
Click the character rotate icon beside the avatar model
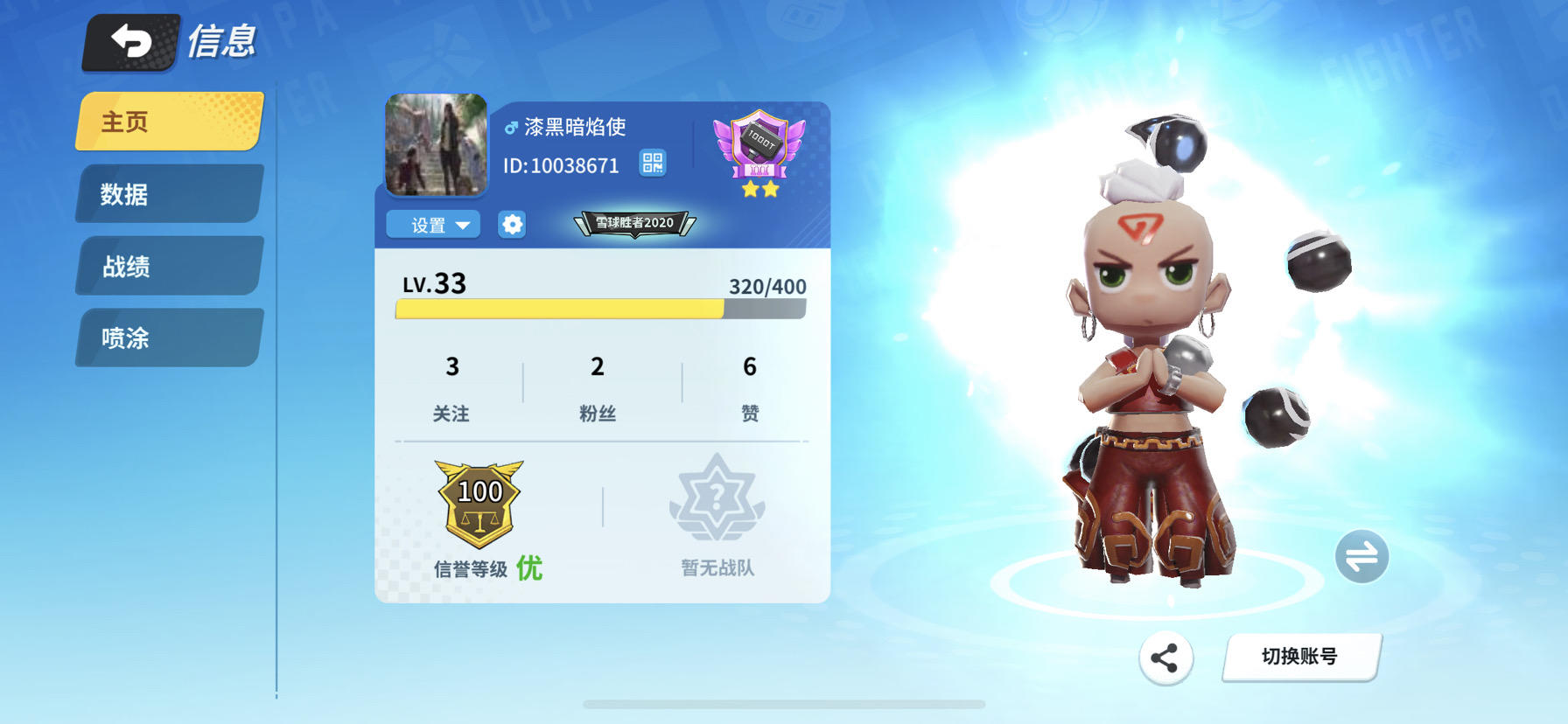[1361, 557]
